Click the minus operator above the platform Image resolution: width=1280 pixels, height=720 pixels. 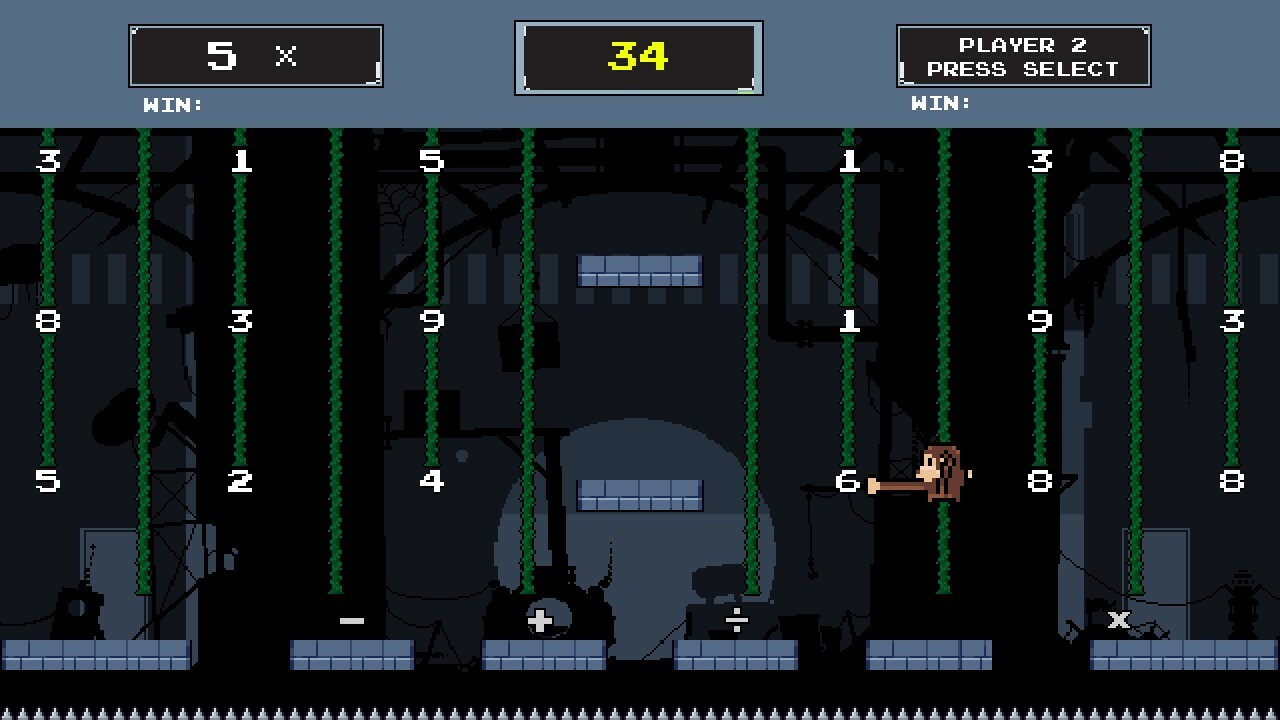pos(351,620)
